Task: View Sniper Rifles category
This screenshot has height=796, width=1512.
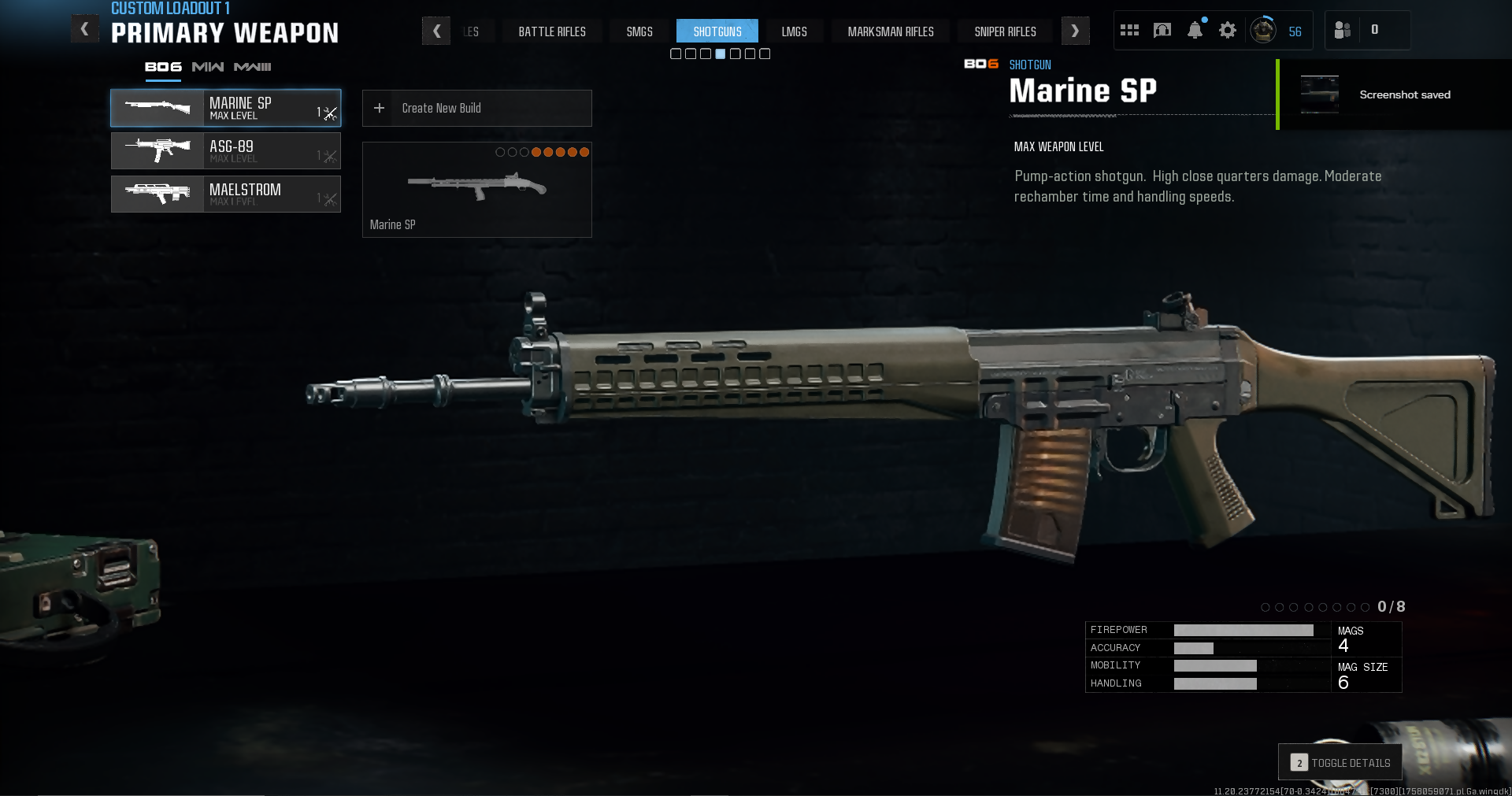Action: (1005, 31)
